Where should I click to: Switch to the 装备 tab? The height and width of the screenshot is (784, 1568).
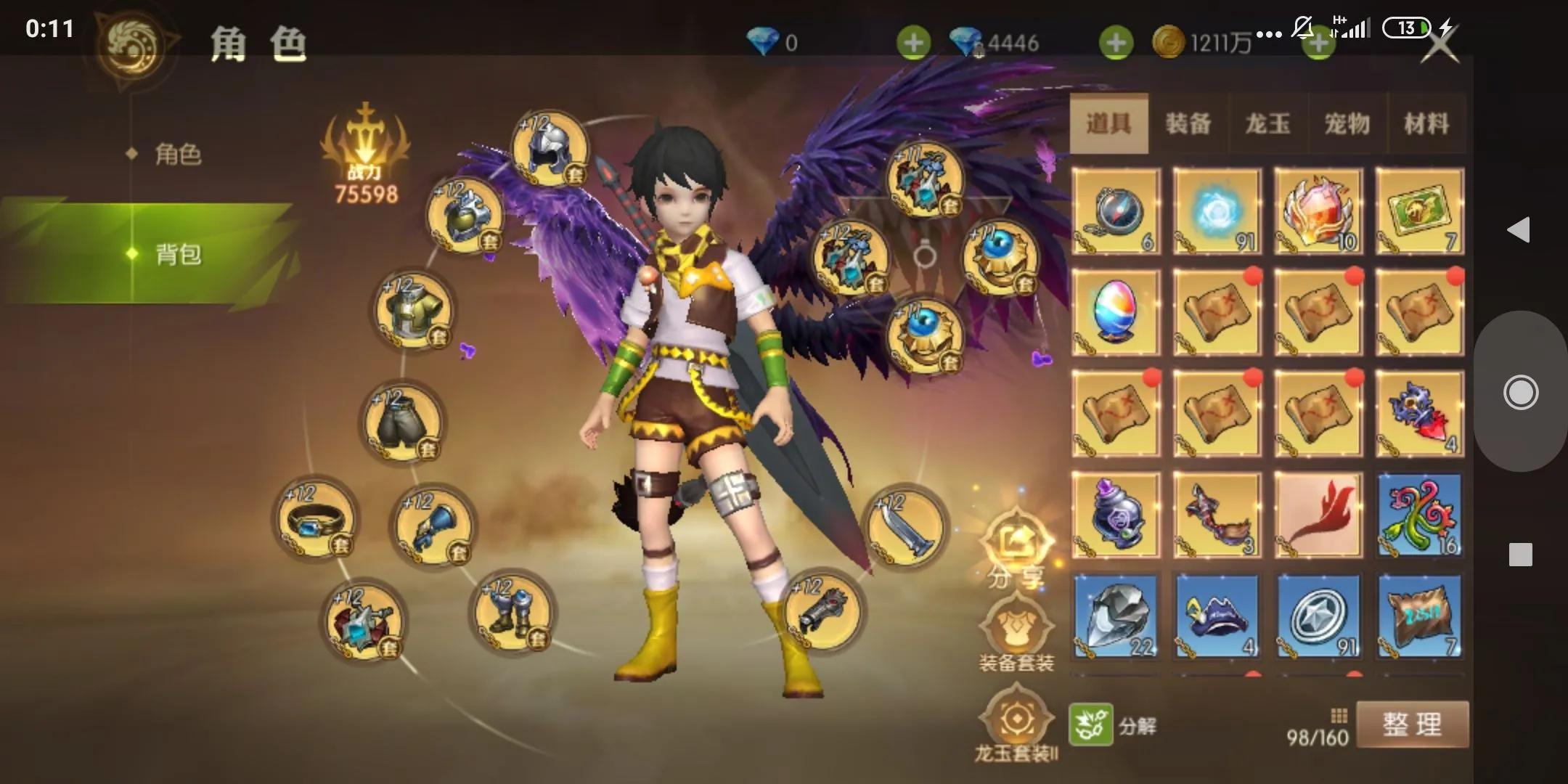tap(1188, 123)
